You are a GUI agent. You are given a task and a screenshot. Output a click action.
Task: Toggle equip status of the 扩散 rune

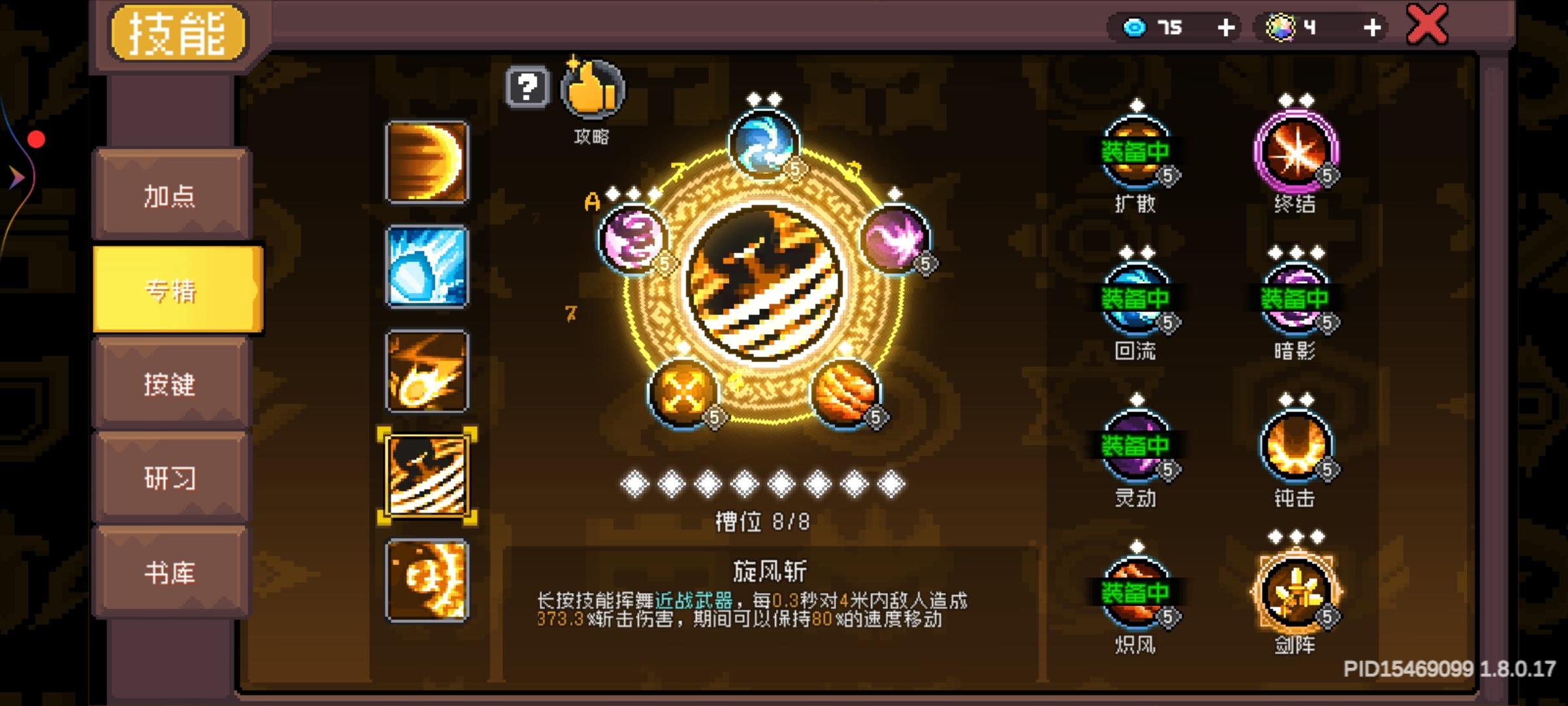[x=1137, y=149]
